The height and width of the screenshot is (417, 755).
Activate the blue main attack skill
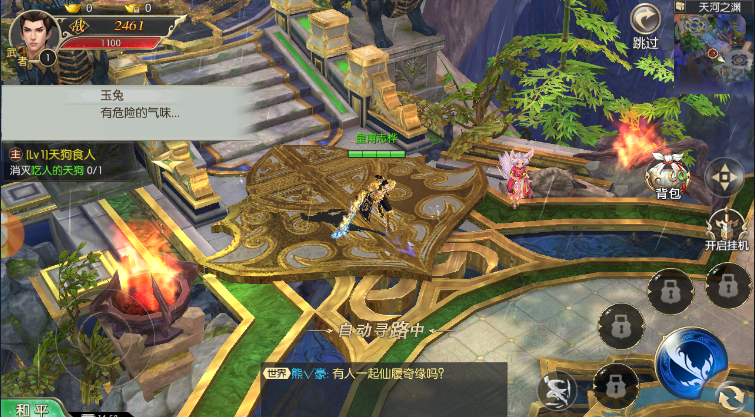click(691, 362)
